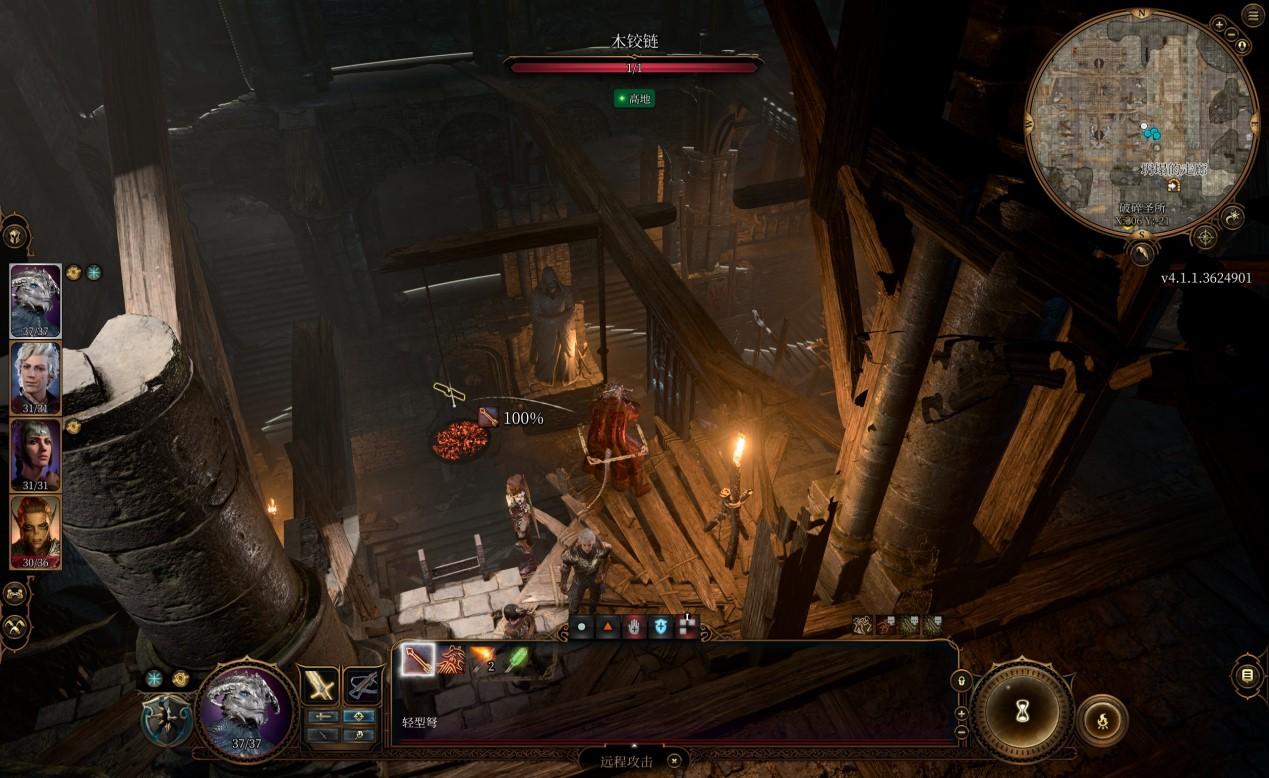
Task: Click the hourglass end turn button
Action: (x=1023, y=713)
